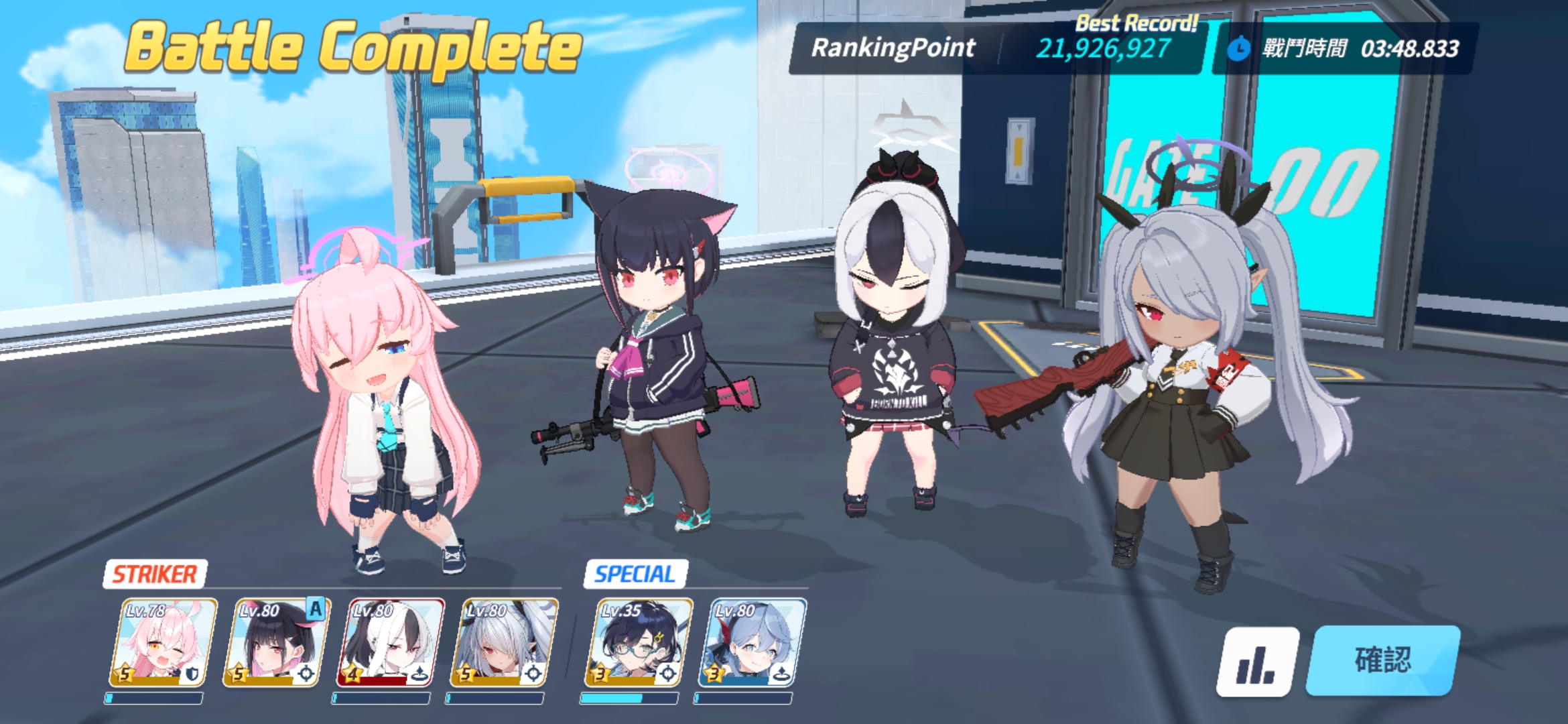Pick the silver twin-tail Lv.80 striker portrait
1568x724 pixels.
pyautogui.click(x=504, y=643)
